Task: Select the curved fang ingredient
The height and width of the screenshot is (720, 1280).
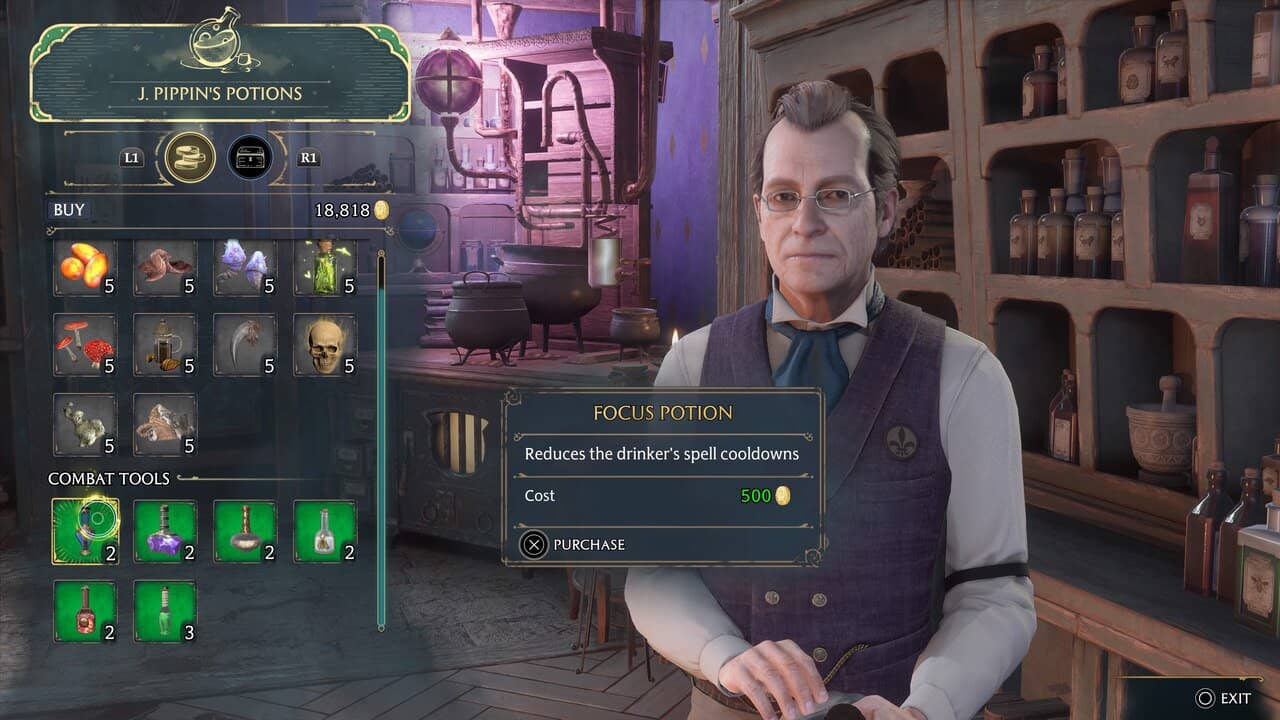Action: [245, 345]
